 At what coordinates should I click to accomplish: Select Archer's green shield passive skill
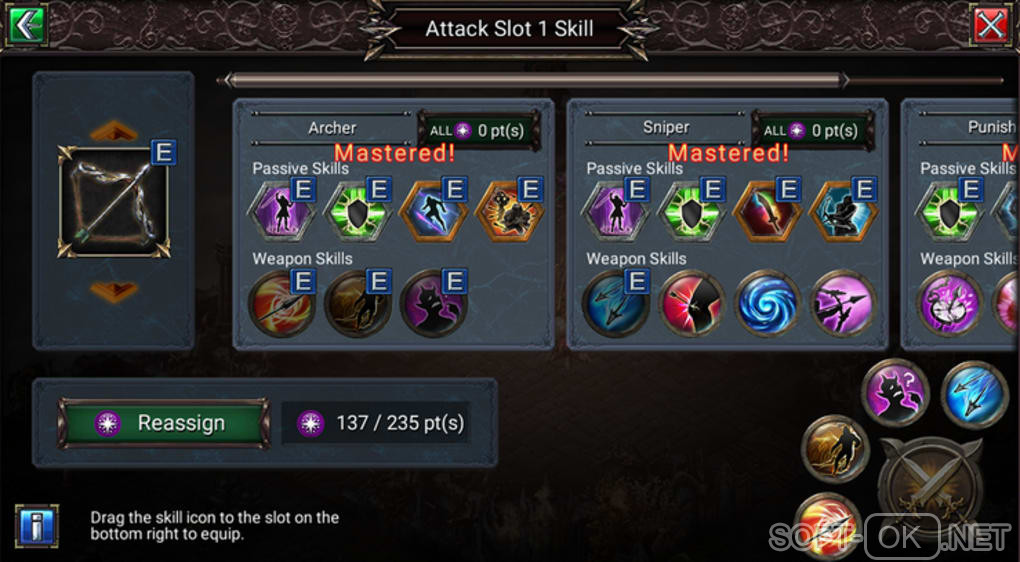pos(358,213)
